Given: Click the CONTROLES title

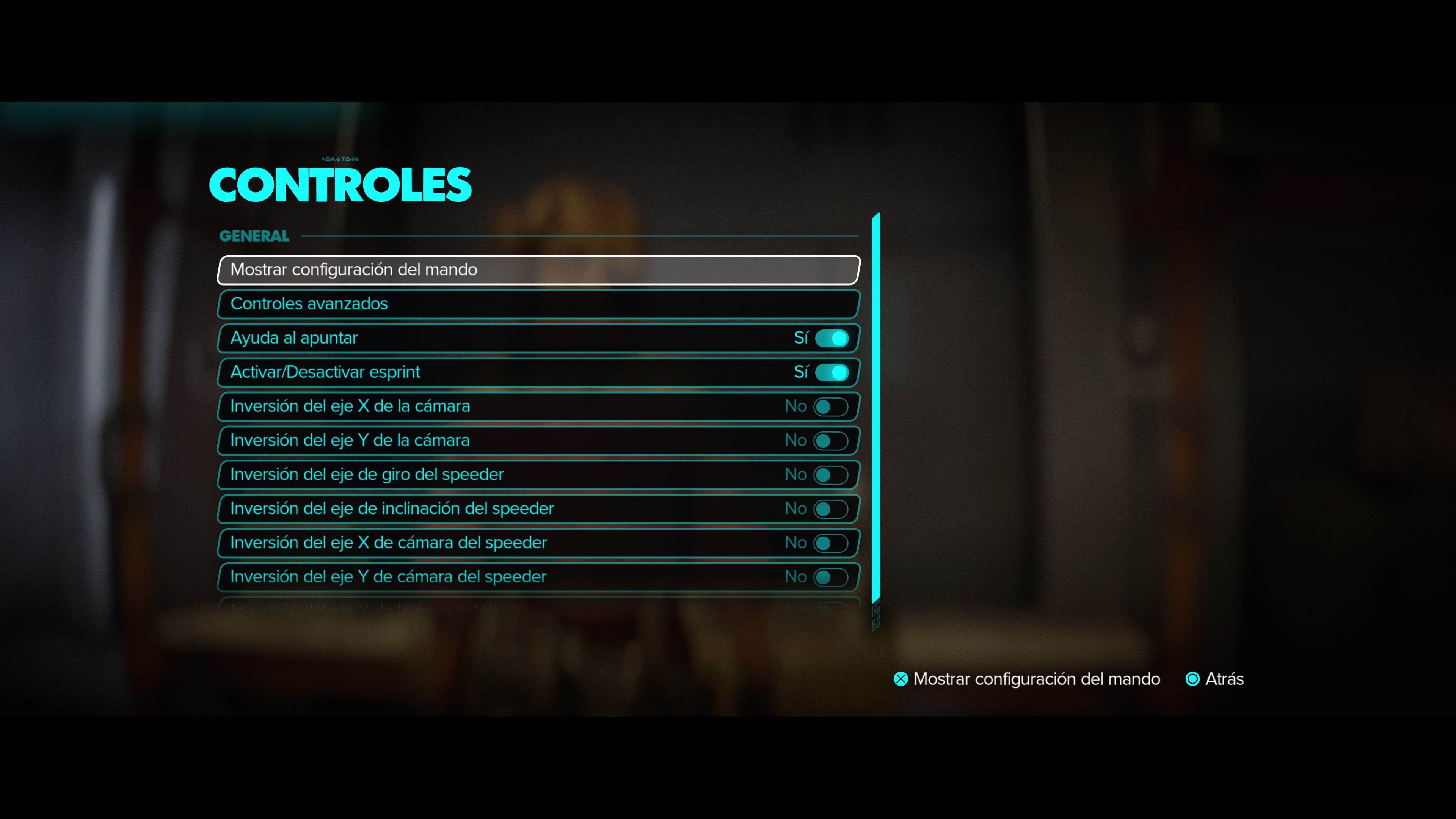Looking at the screenshot, I should point(340,185).
